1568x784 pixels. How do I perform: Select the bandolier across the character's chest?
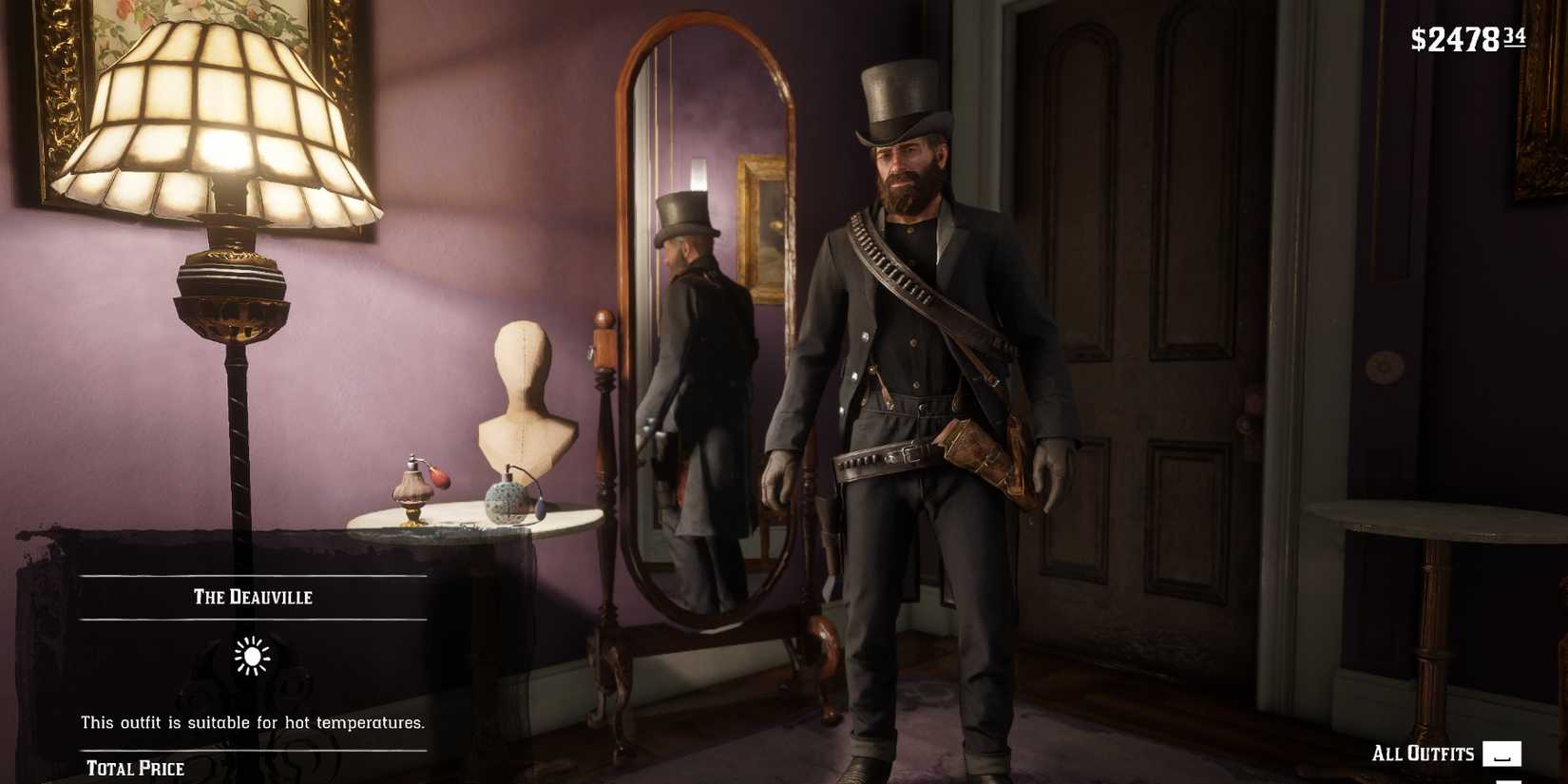tap(912, 285)
